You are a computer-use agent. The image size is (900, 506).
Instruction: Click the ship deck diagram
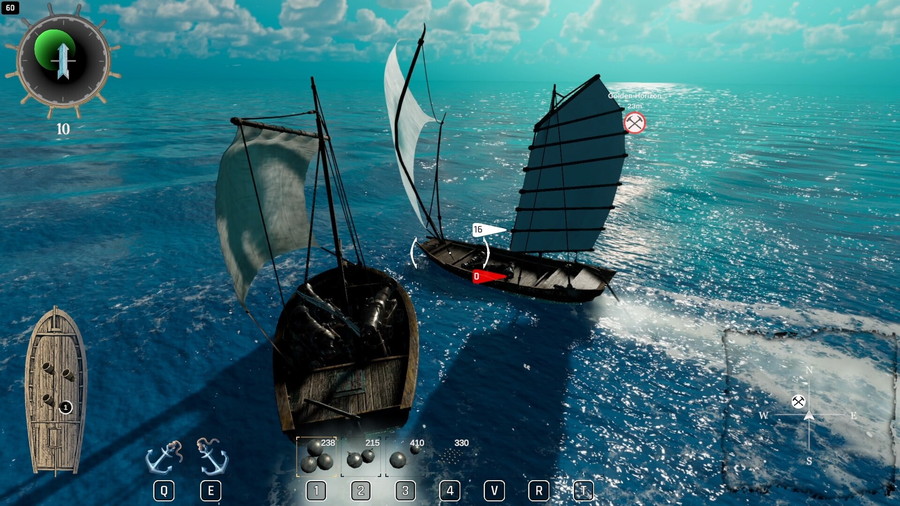pyautogui.click(x=56, y=390)
